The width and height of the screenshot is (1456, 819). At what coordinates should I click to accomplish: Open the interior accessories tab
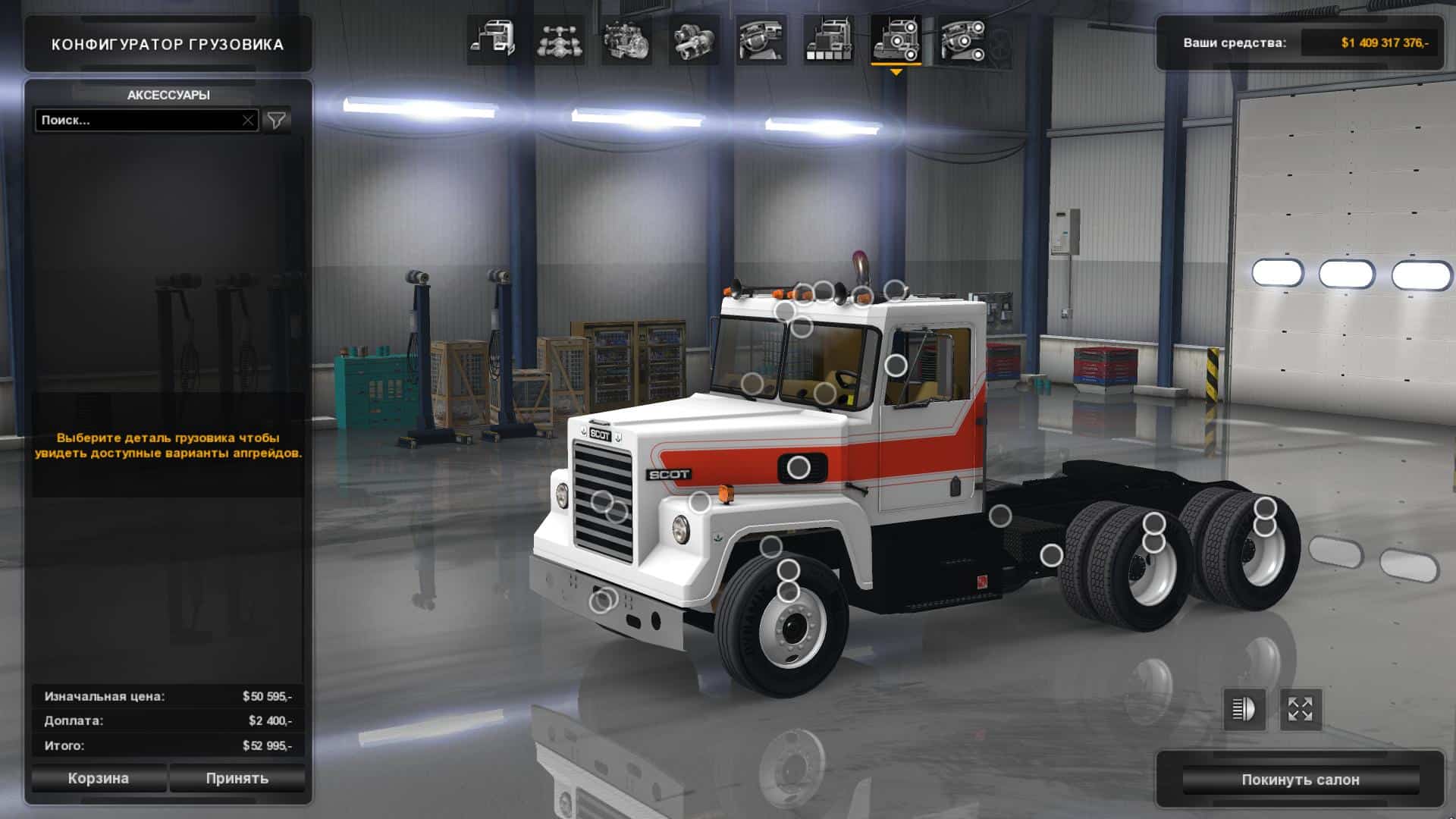pos(963,40)
